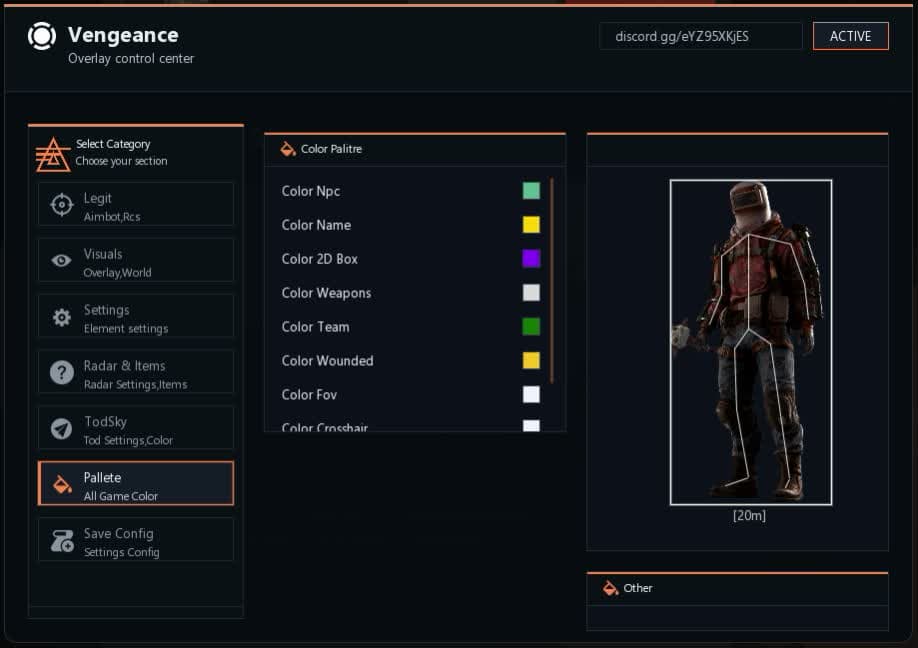918x648 pixels.
Task: Adjust the Color Wounded swatch
Action: click(x=531, y=360)
